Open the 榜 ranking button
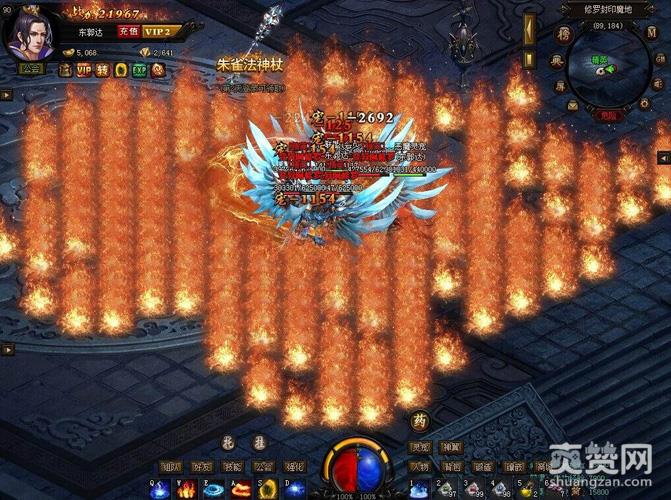 [564, 34]
